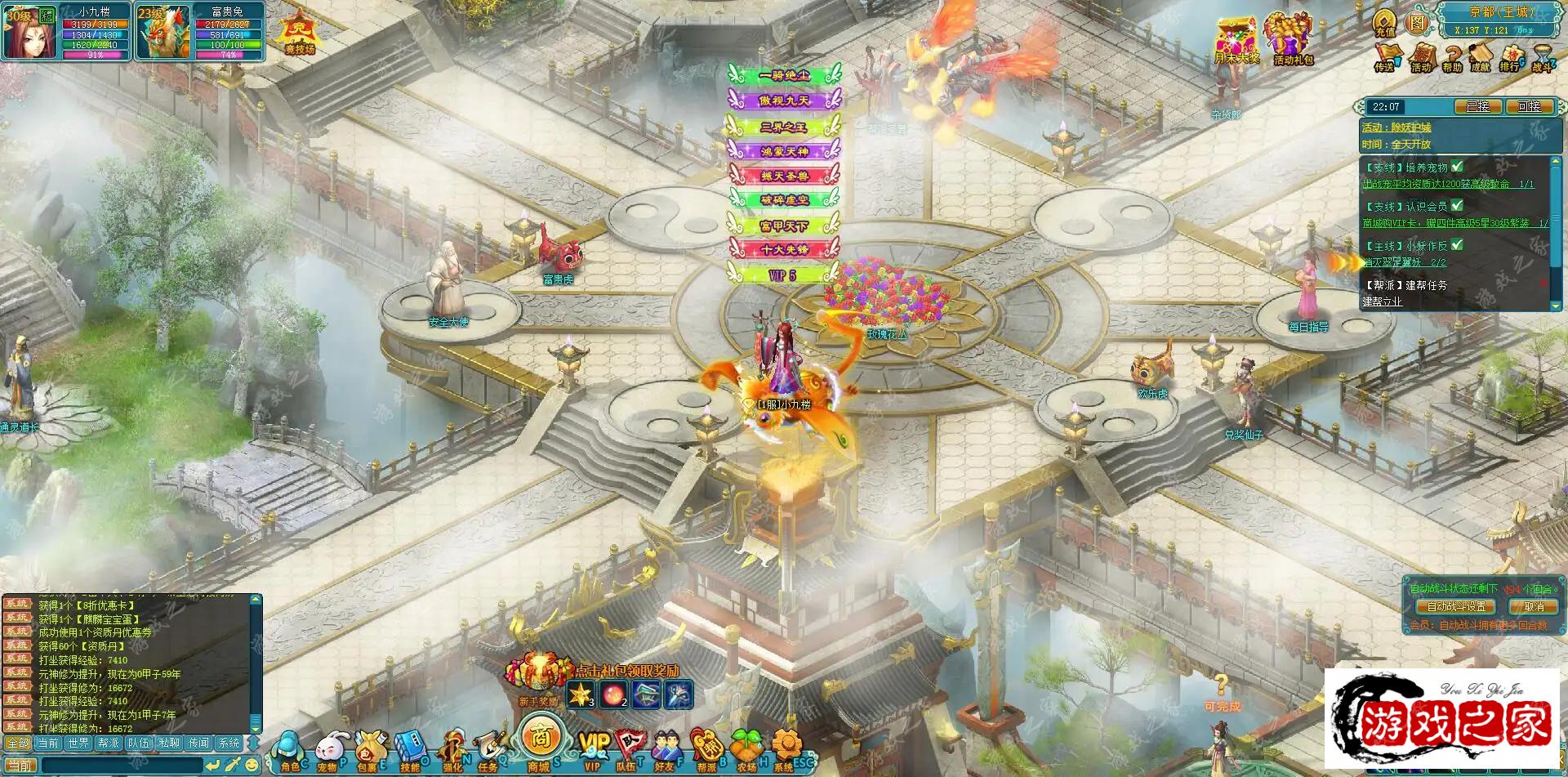Switch chat to the 私聊 private tab
This screenshot has width=1568, height=777.
[x=169, y=744]
